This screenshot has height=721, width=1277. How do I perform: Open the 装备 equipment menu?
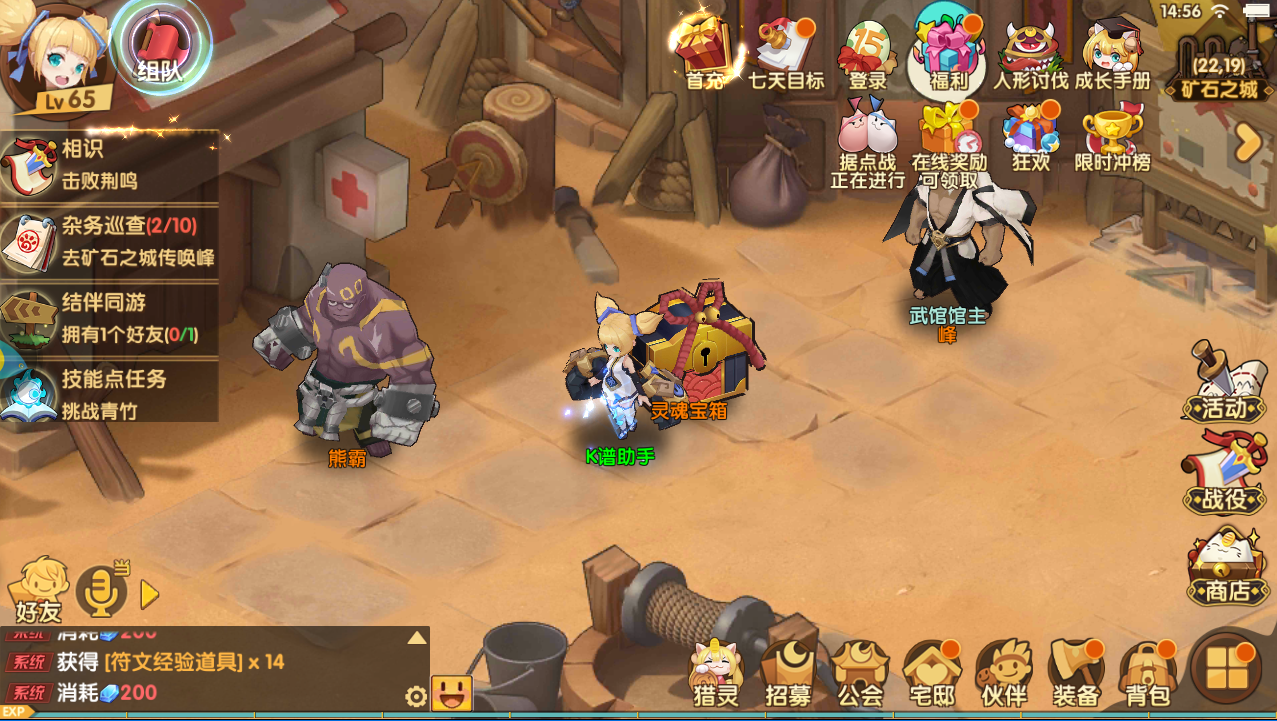1076,674
